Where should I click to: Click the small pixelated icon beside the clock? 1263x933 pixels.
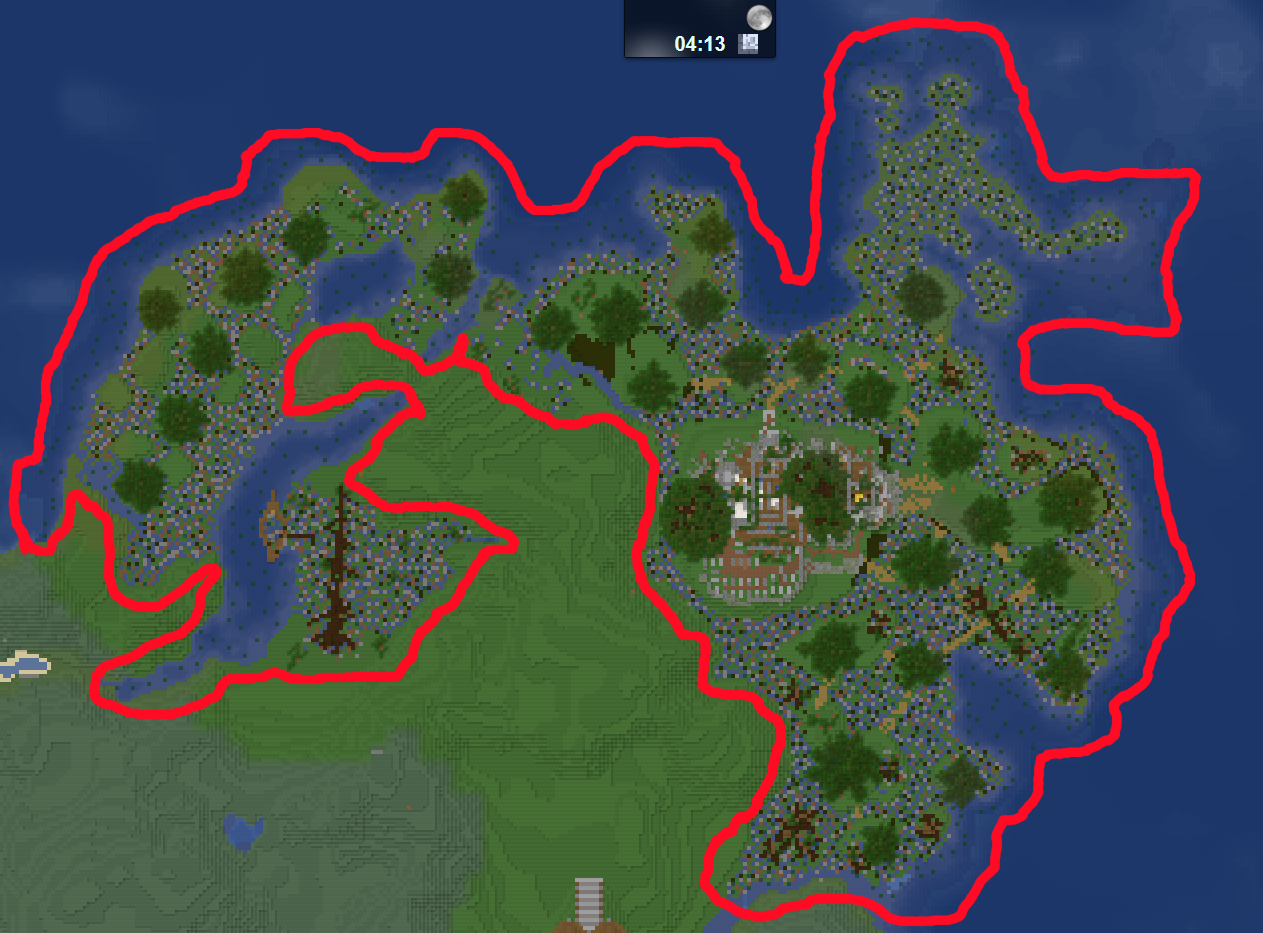coord(748,43)
